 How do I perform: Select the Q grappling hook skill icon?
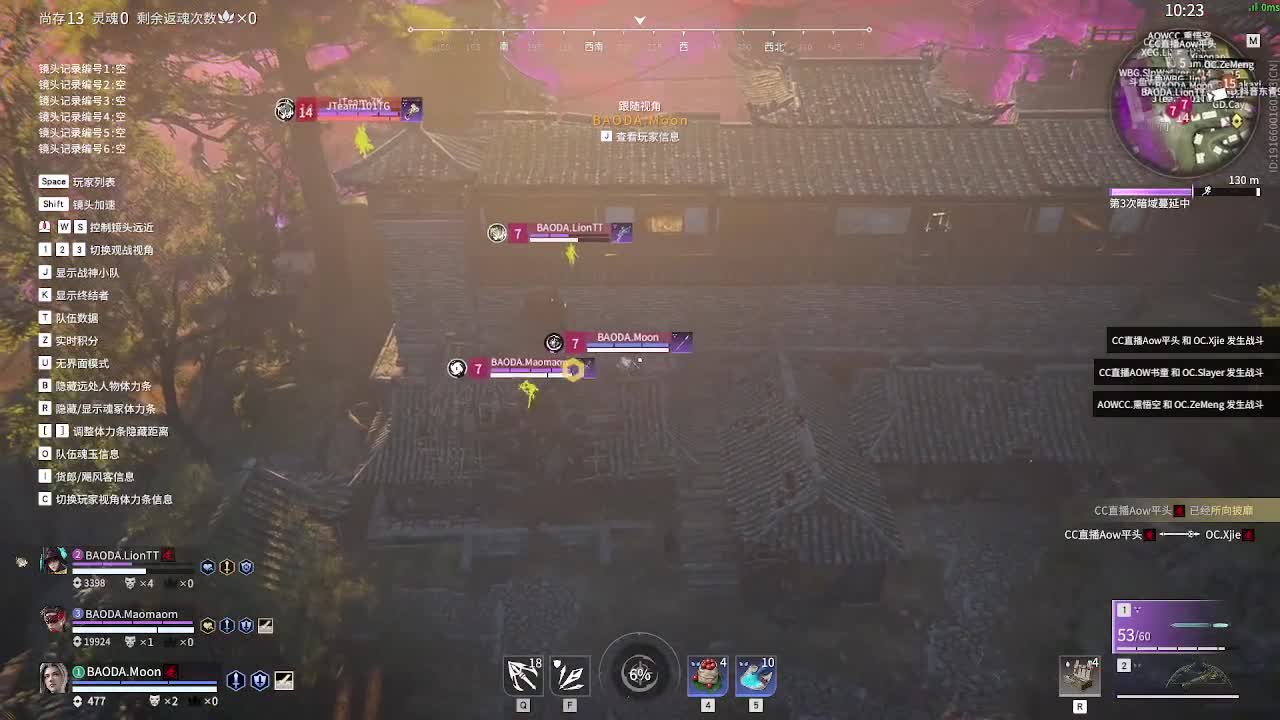click(522, 674)
